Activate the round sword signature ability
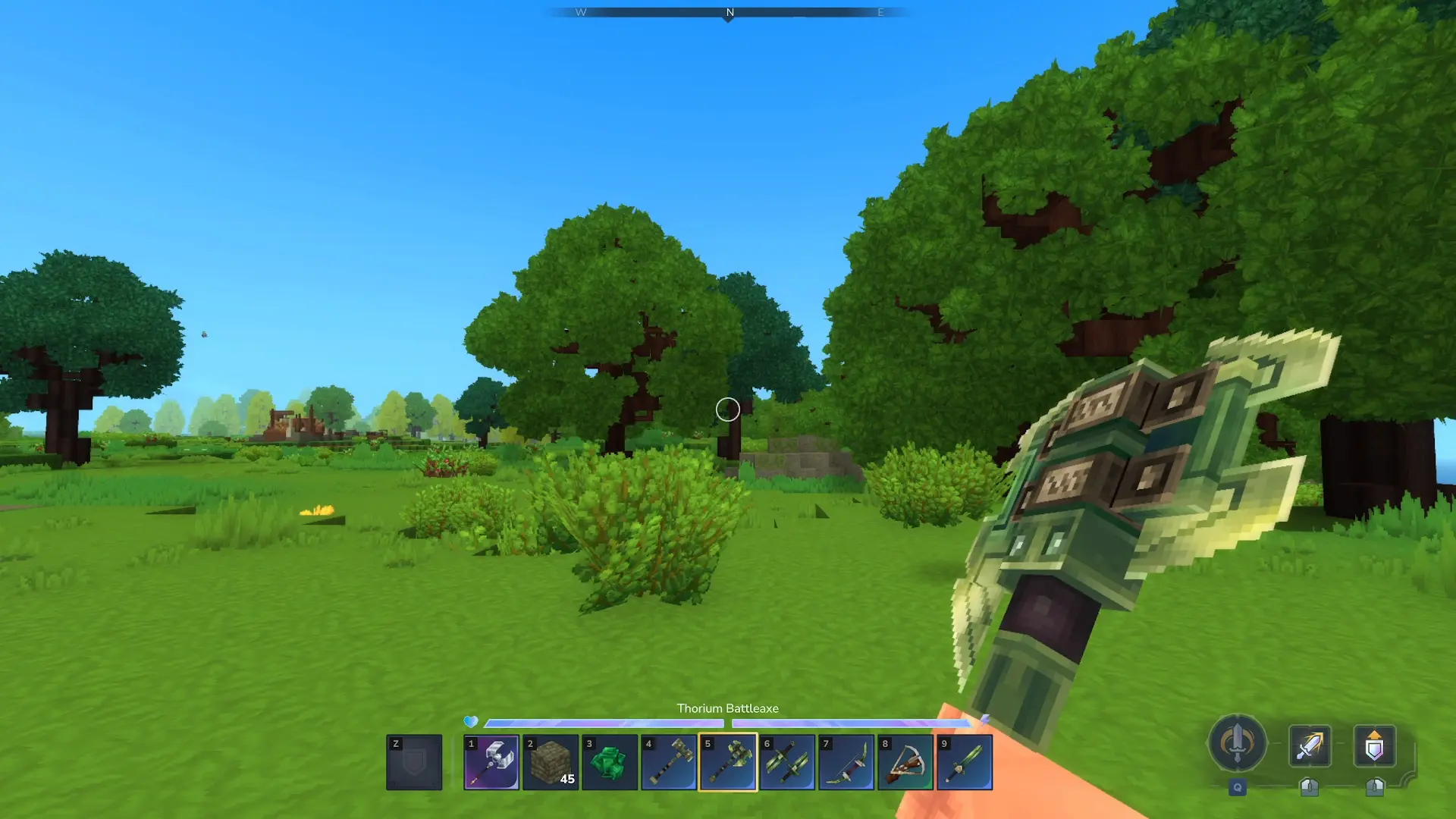The image size is (1456, 819). click(1237, 744)
